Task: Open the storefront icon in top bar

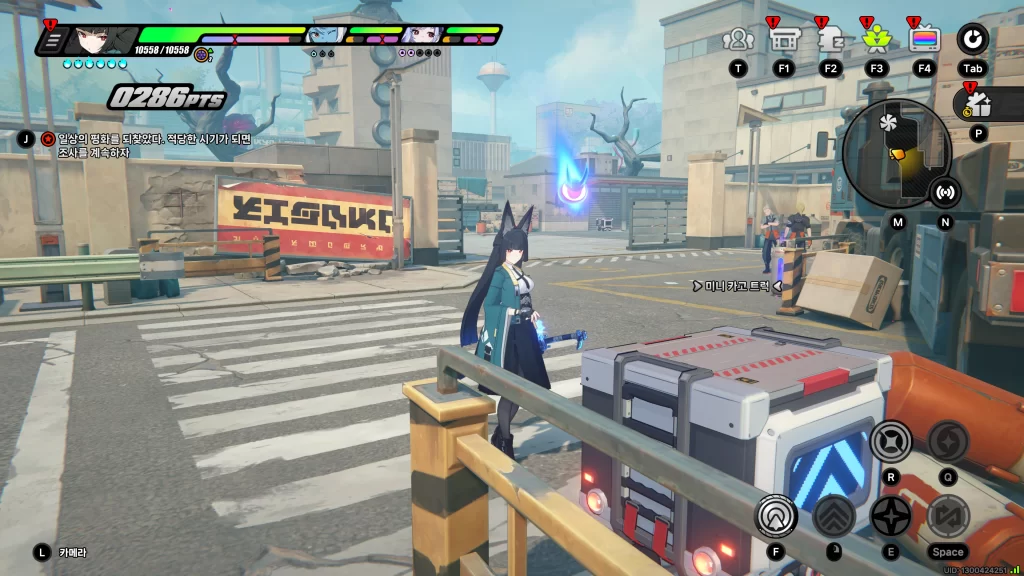Action: tap(783, 40)
